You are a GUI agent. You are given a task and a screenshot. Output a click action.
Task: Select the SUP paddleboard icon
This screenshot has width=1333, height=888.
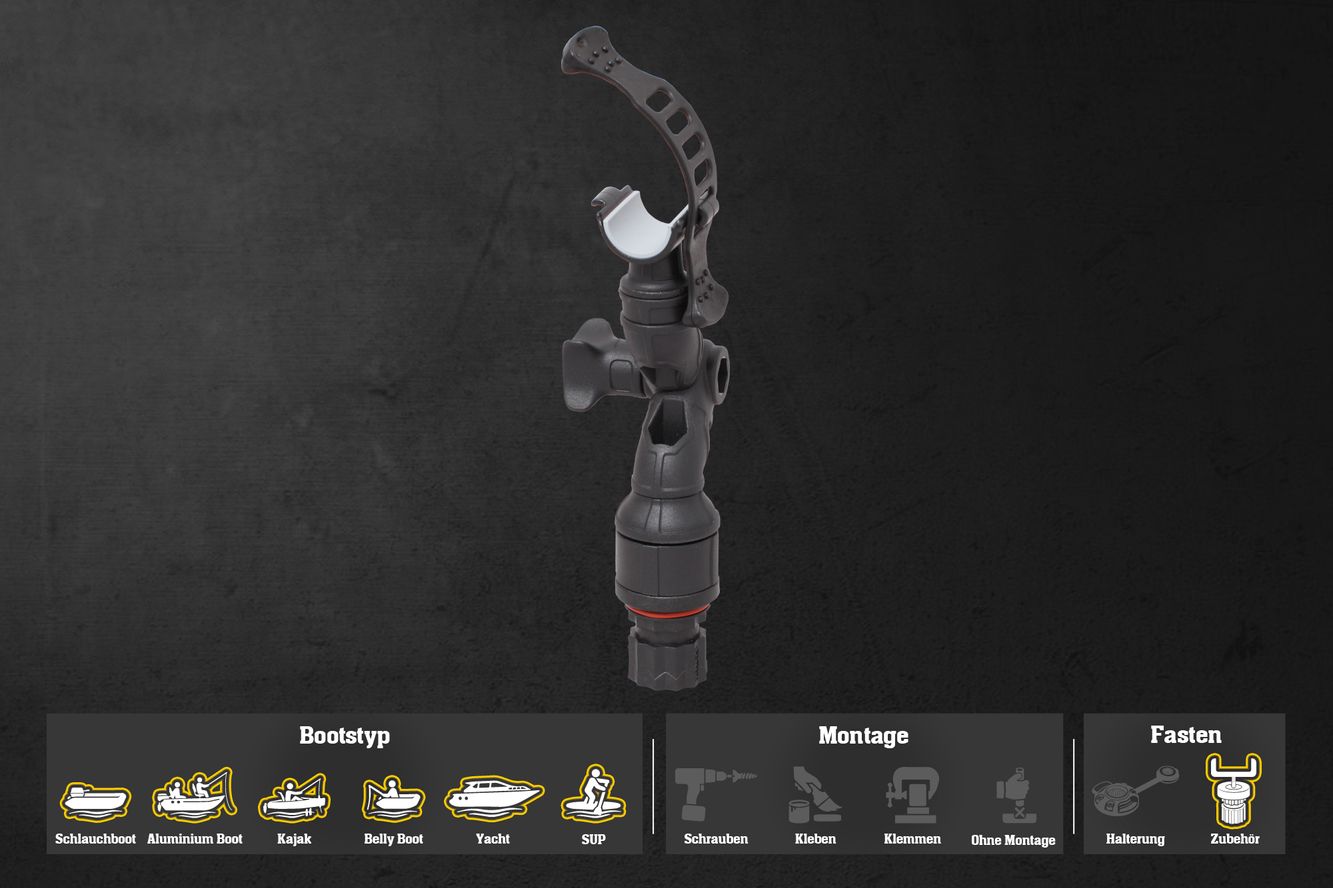pyautogui.click(x=593, y=795)
